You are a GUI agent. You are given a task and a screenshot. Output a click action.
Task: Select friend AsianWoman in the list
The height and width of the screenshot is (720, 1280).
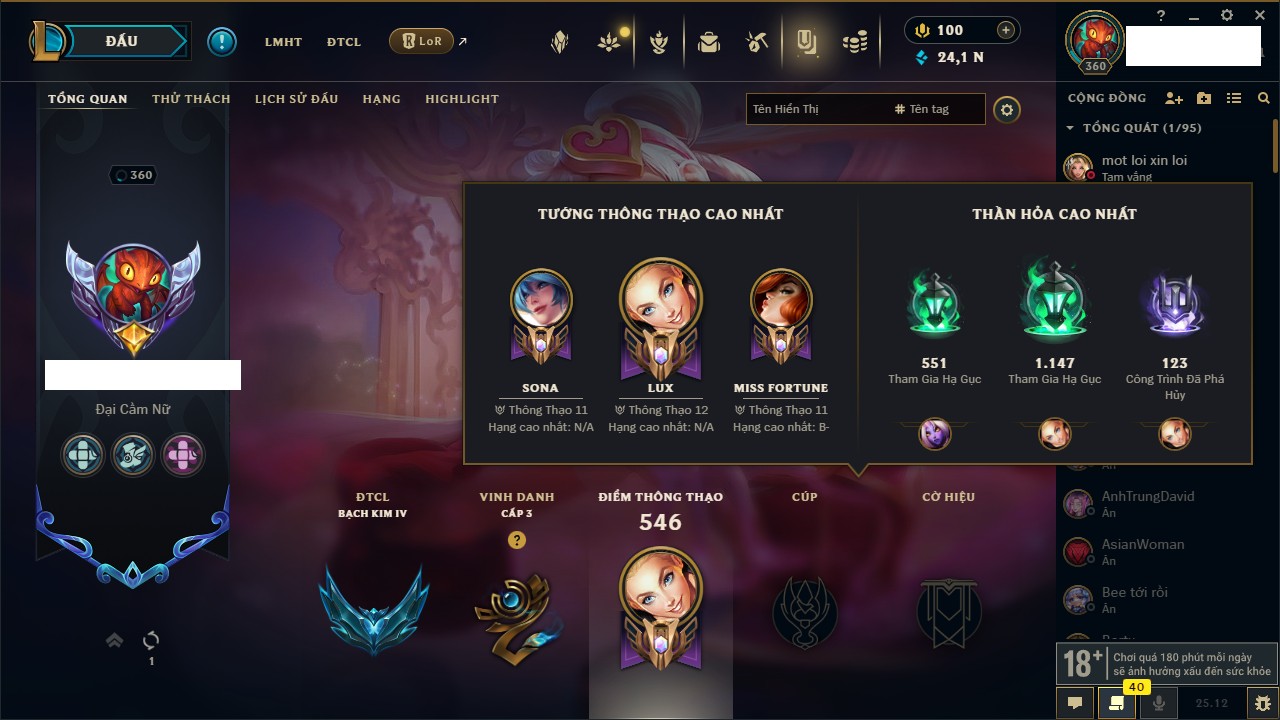tap(1142, 545)
